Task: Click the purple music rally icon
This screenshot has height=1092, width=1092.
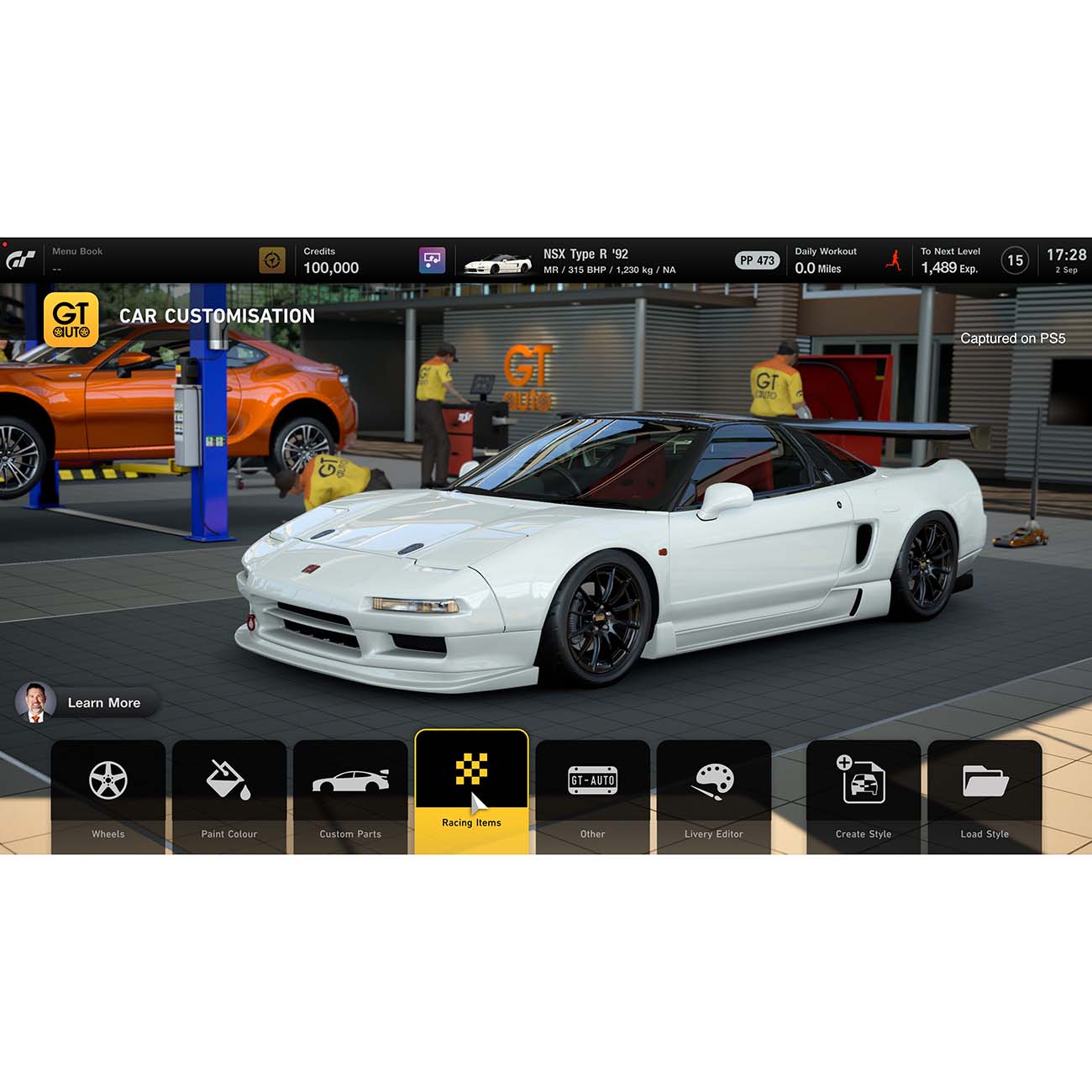Action: pyautogui.click(x=431, y=260)
